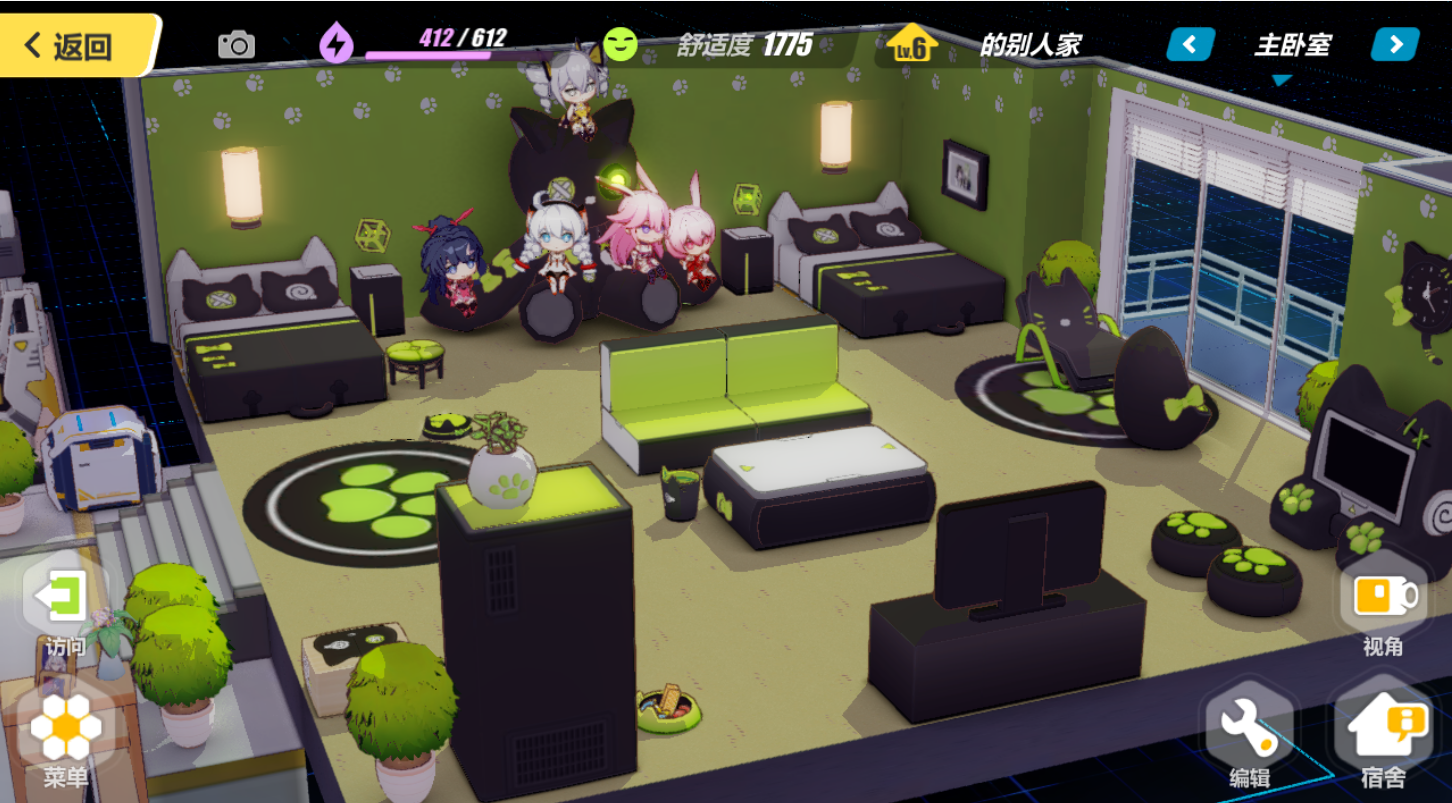Open the 主卧室 room selector
1452x803 pixels.
coord(1292,46)
